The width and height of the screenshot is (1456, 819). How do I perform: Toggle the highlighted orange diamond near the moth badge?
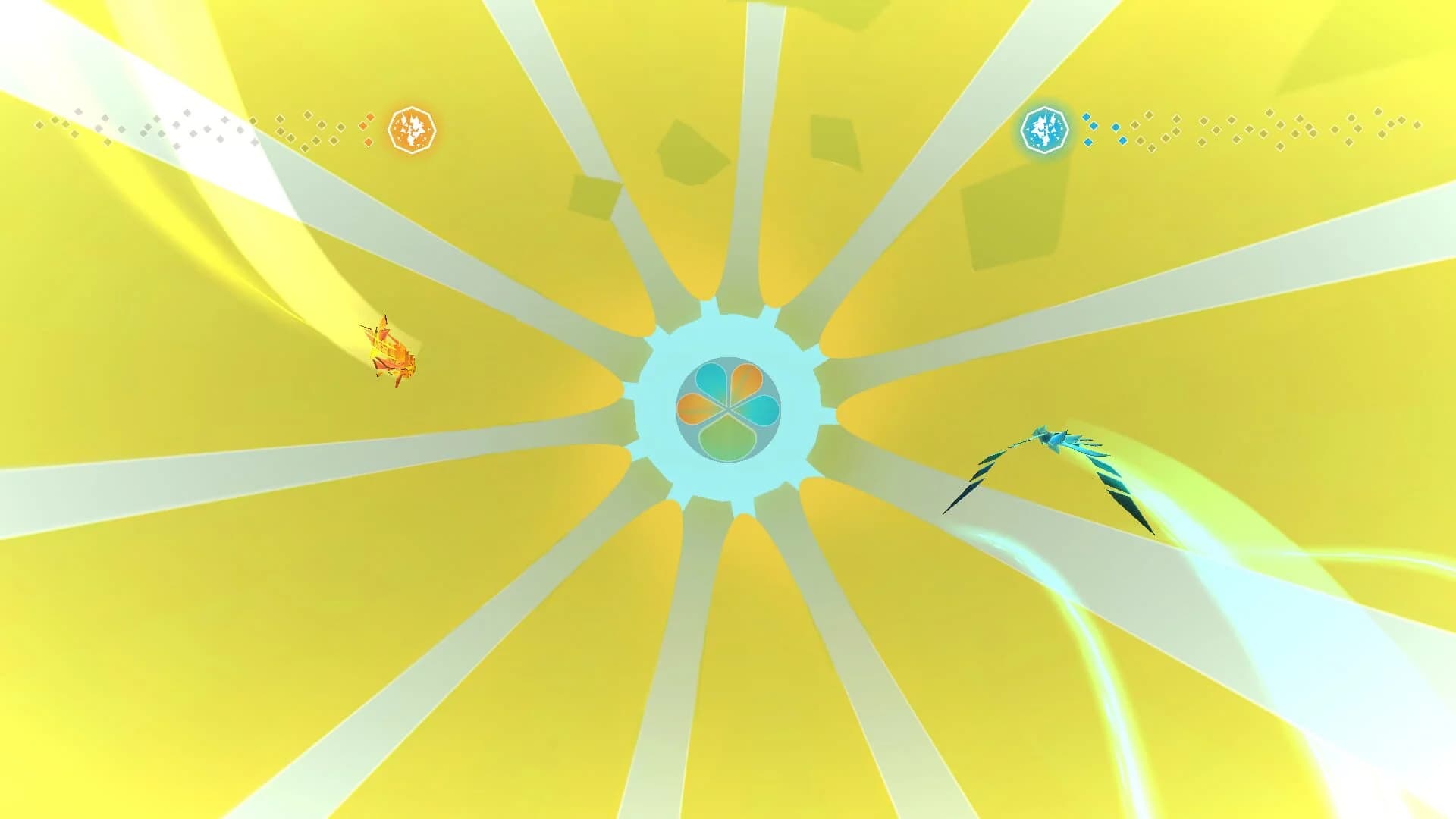pos(369,118)
